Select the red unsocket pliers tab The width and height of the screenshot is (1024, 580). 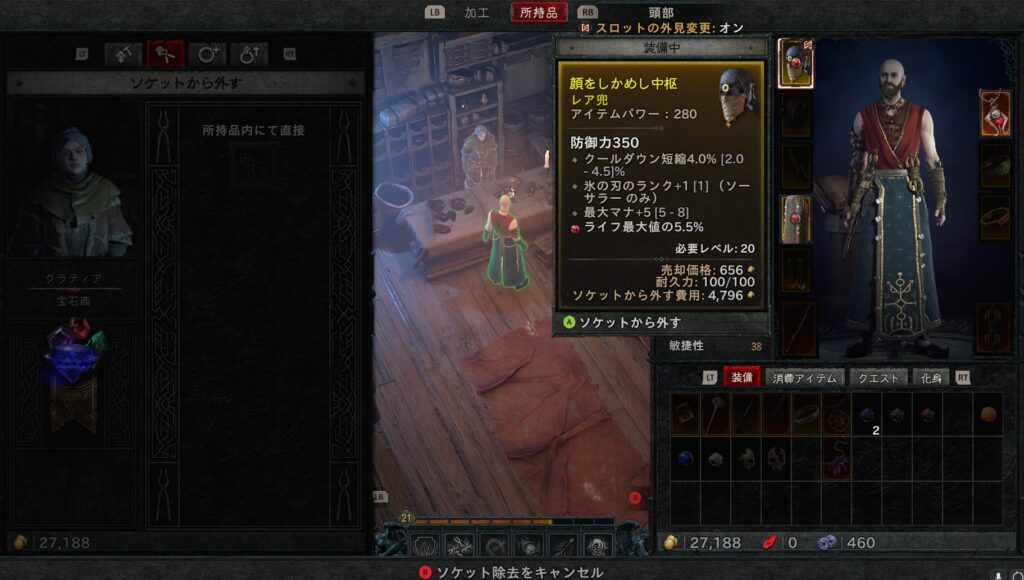pos(165,54)
